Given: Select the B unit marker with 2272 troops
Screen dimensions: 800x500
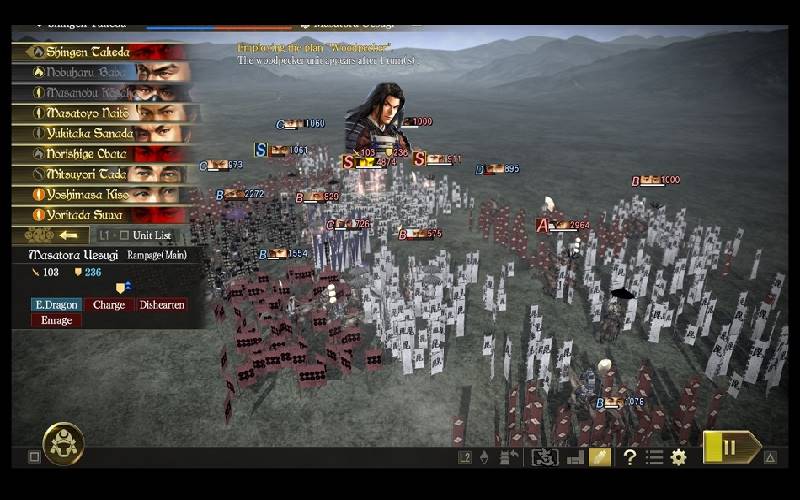Looking at the screenshot, I should [240, 194].
